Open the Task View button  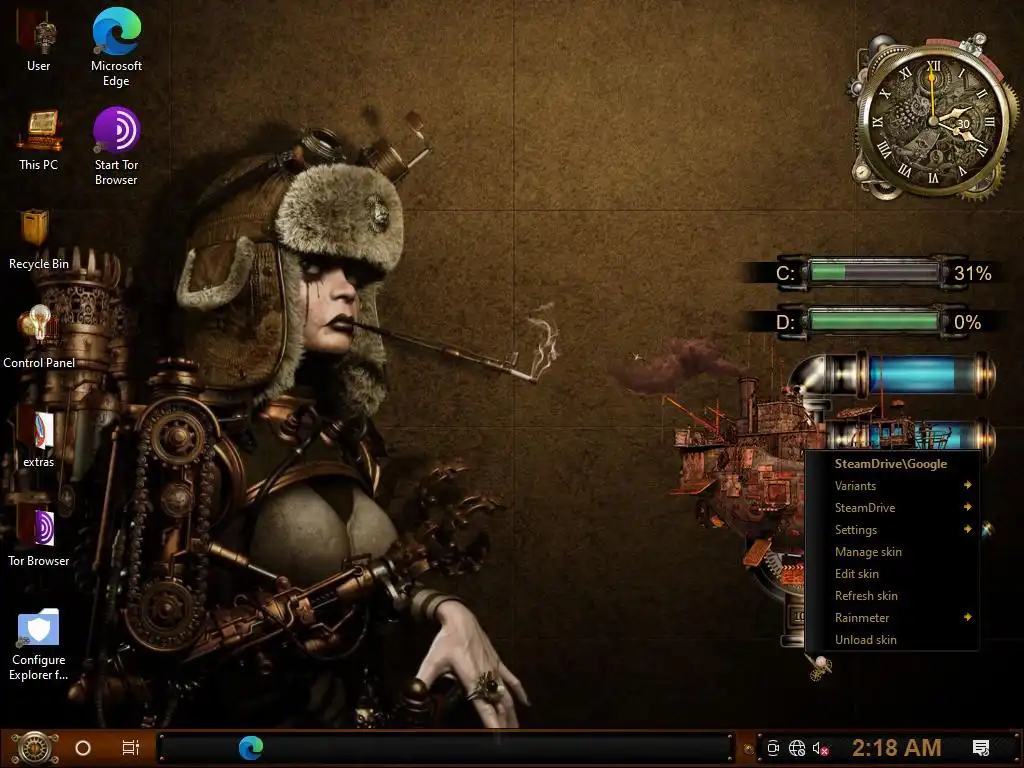pyautogui.click(x=130, y=748)
